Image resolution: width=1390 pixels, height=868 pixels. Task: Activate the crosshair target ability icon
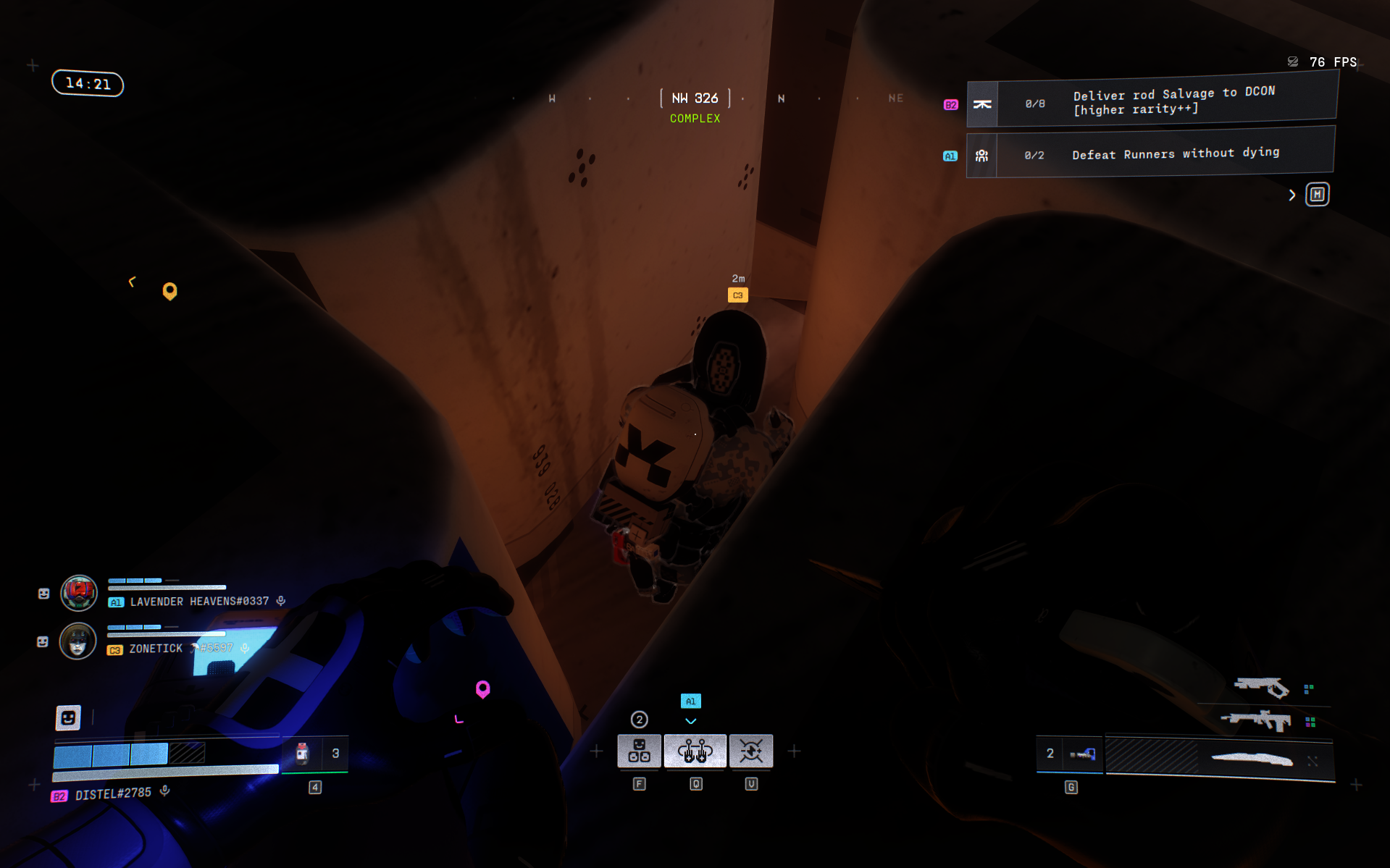tap(751, 751)
